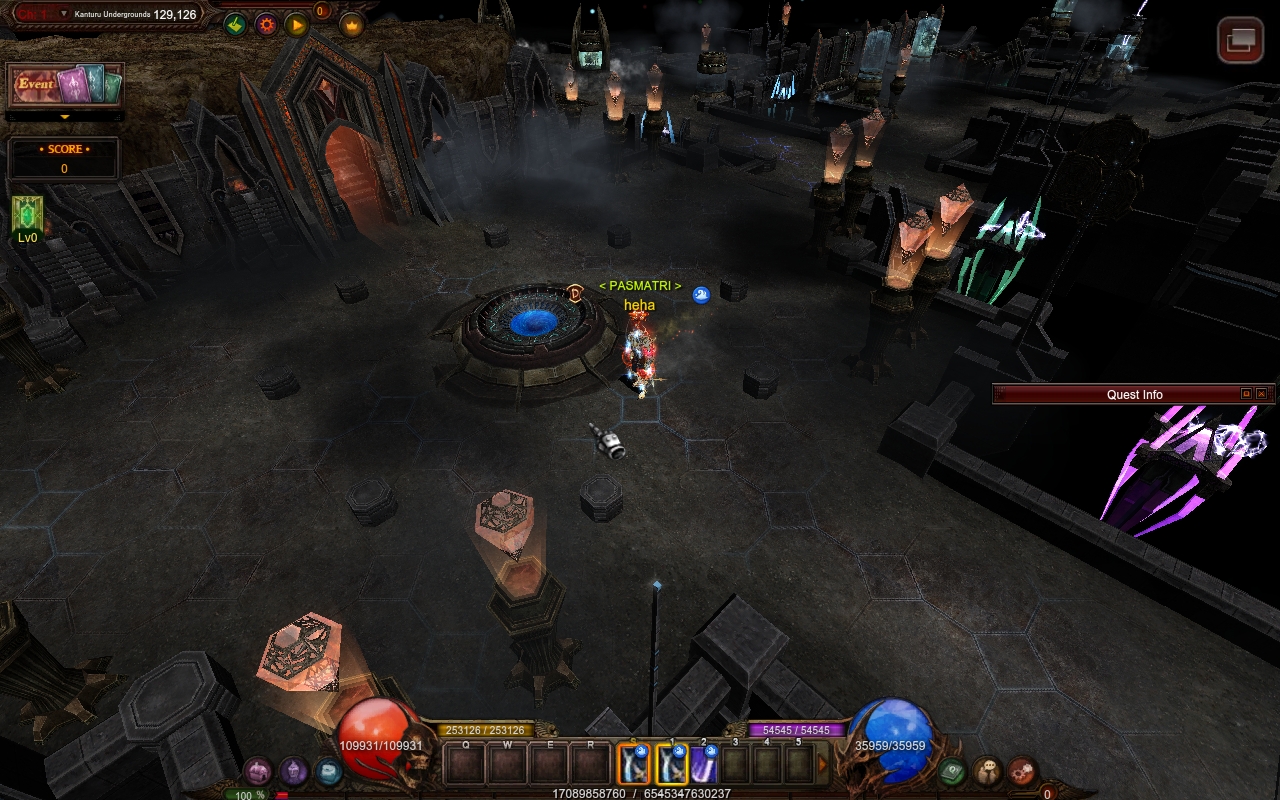Screen dimensions: 1280x800
Task: Open the channel dropdown next to Ch. 1
Action: tap(64, 14)
